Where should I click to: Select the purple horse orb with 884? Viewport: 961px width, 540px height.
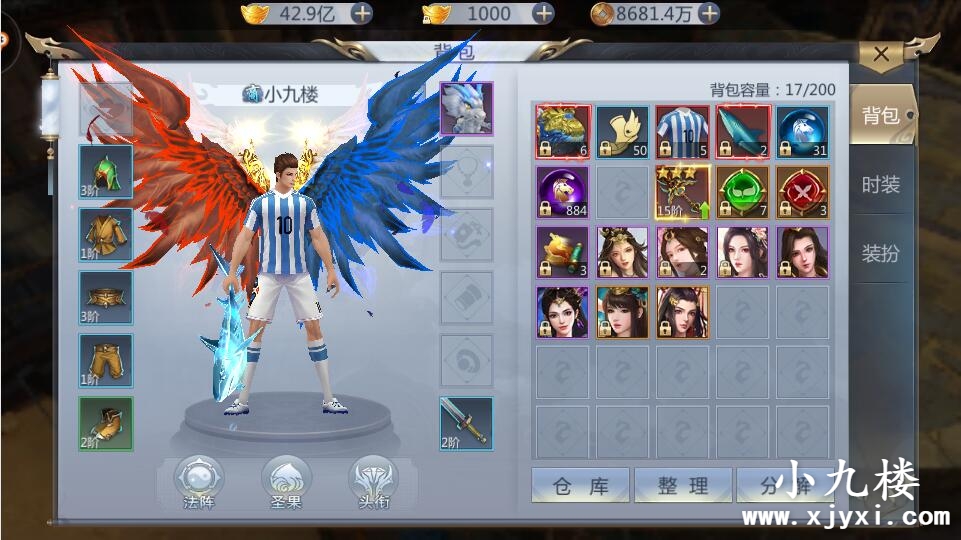pyautogui.click(x=563, y=192)
